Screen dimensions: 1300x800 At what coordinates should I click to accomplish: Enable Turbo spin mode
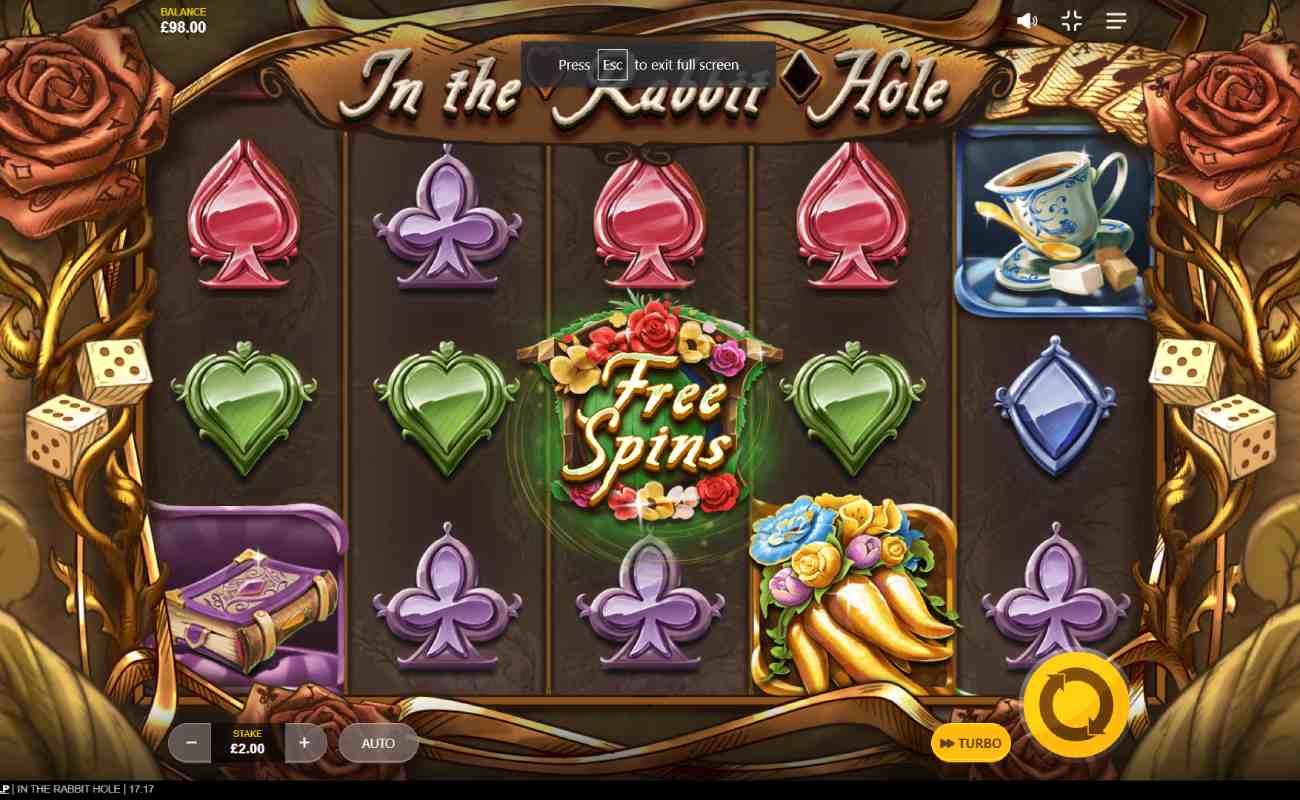pyautogui.click(x=970, y=743)
